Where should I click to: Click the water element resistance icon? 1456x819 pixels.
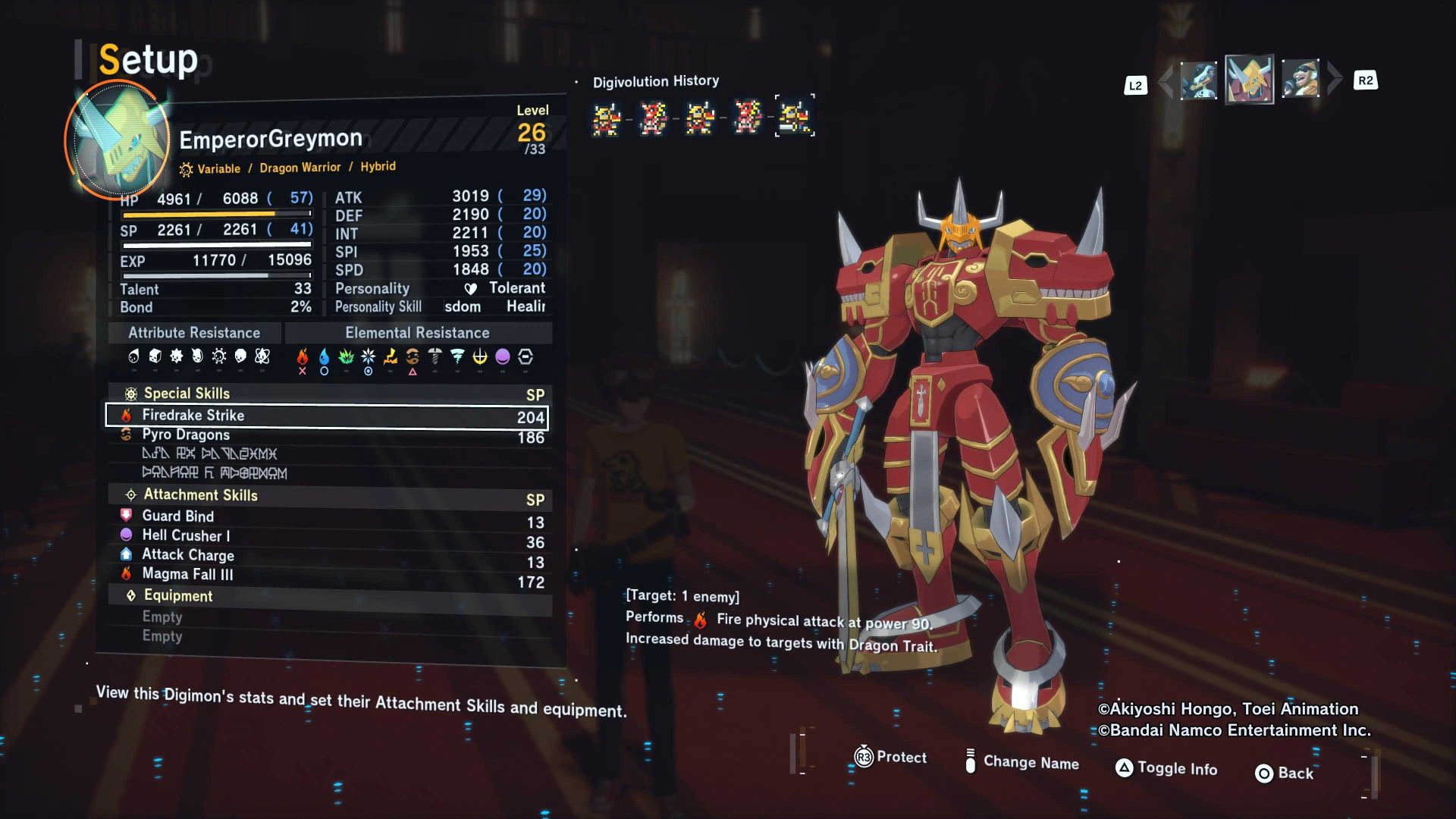(325, 357)
